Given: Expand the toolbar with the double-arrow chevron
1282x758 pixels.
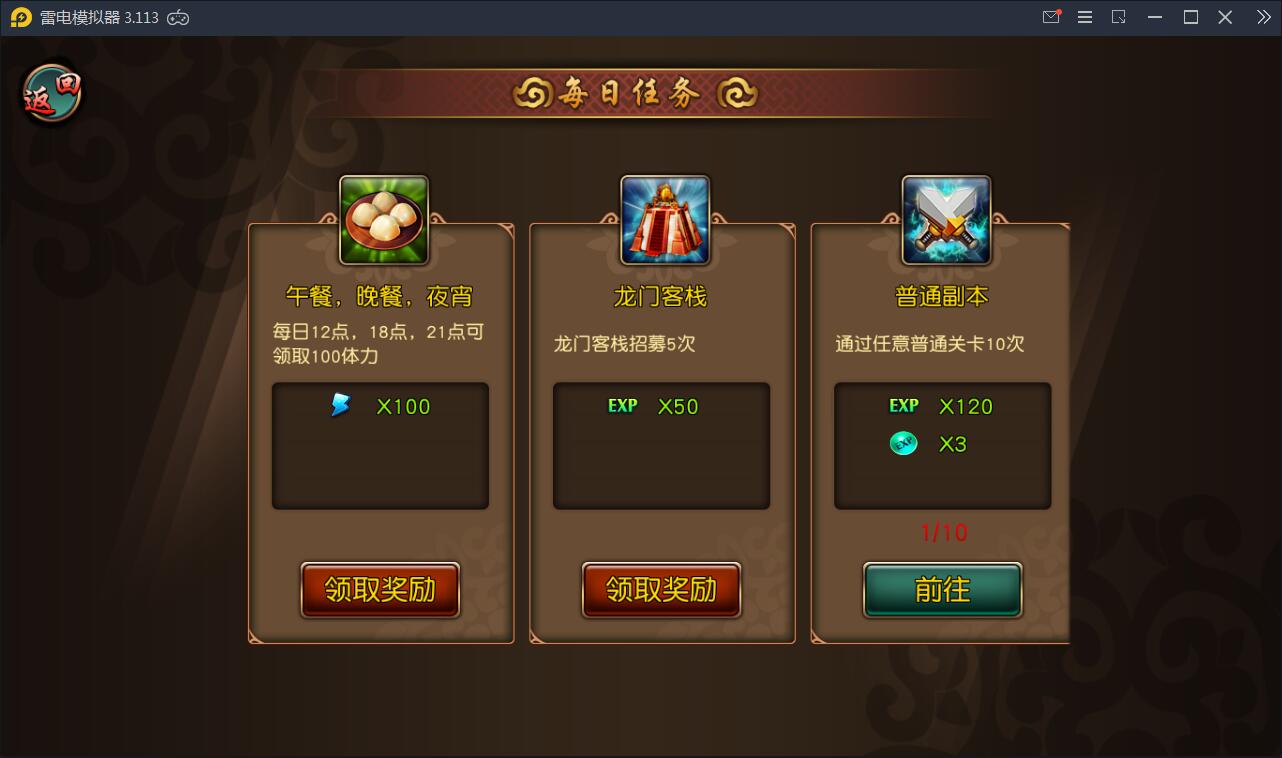Looking at the screenshot, I should point(1262,17).
